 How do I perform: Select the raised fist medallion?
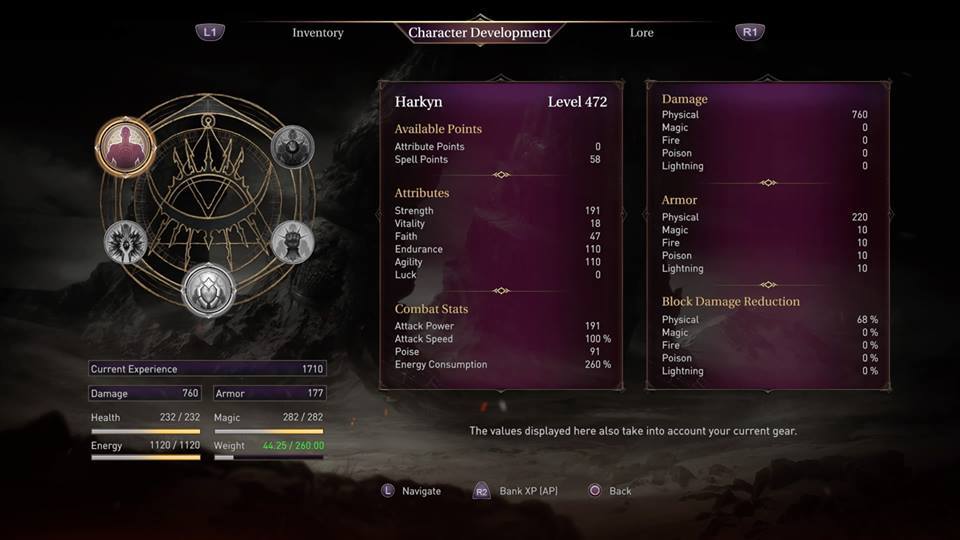[292, 241]
